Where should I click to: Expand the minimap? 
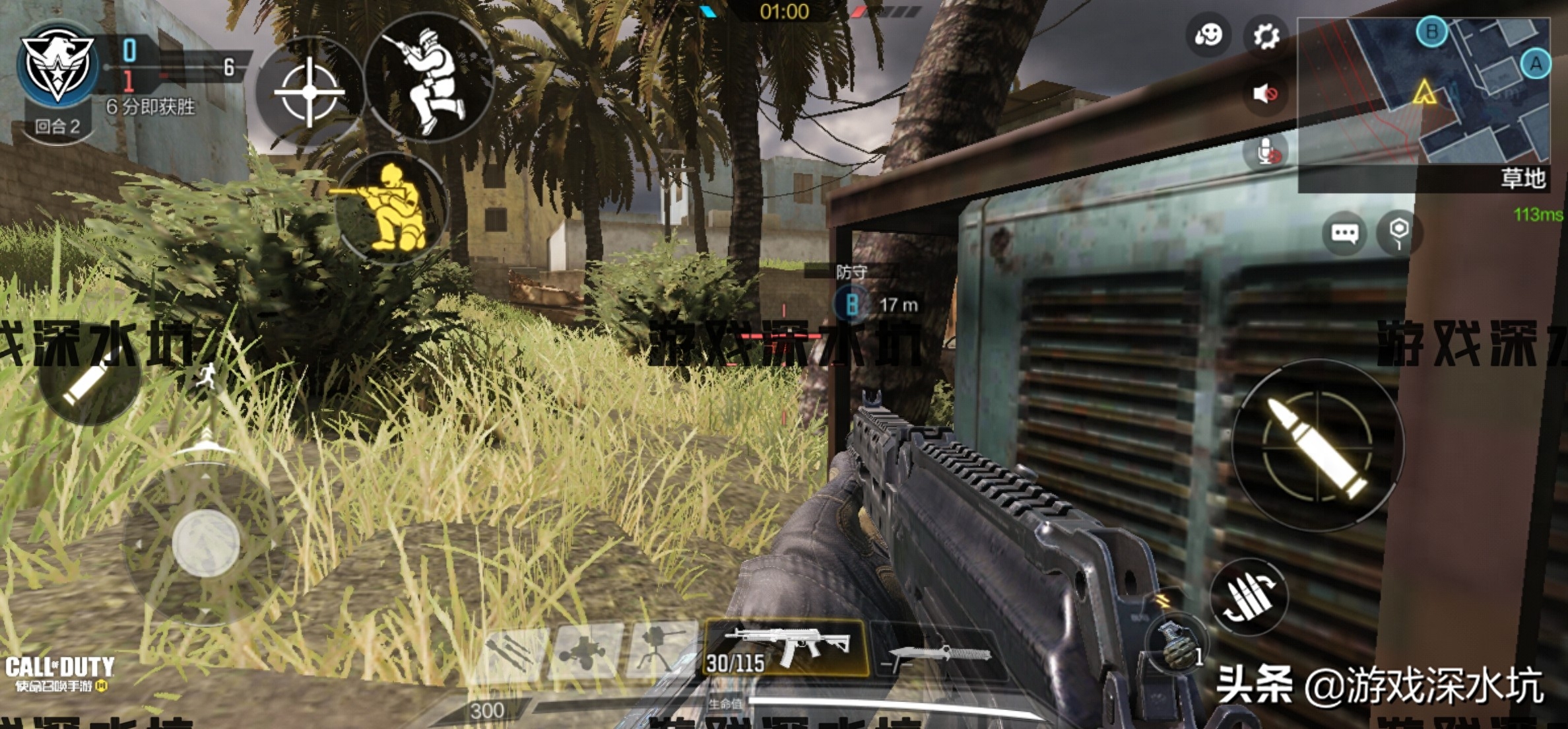[x=1423, y=92]
